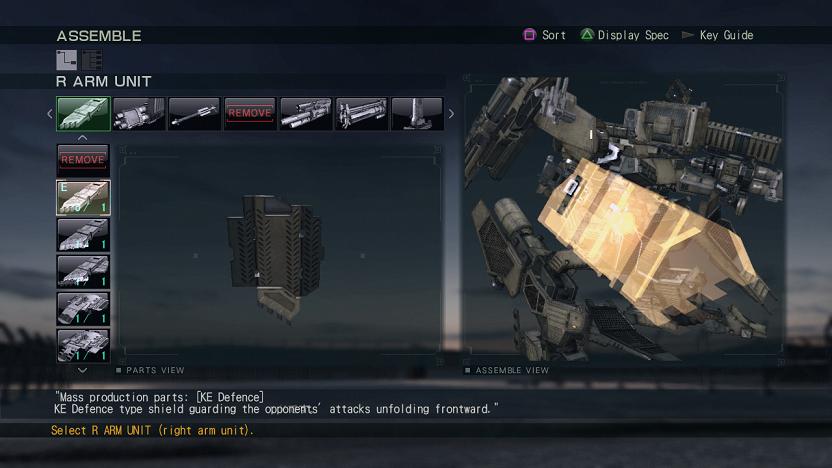This screenshot has height=468, width=832.
Task: Select the green highlighted shield category tile
Action: pos(83,114)
